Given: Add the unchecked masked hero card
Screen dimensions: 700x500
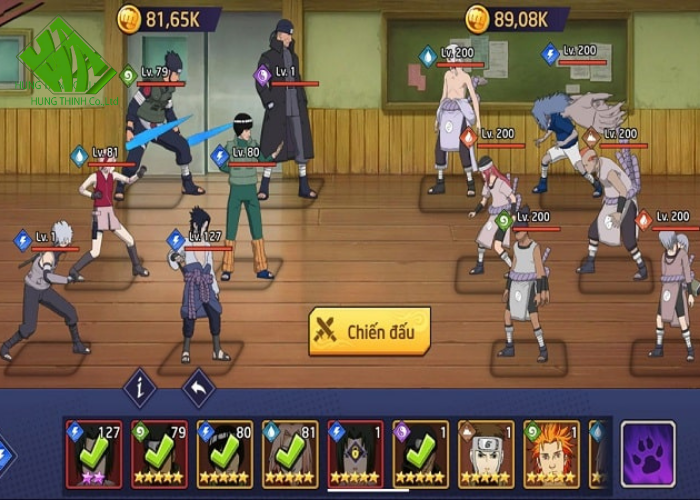Looking at the screenshot, I should pos(355,453).
